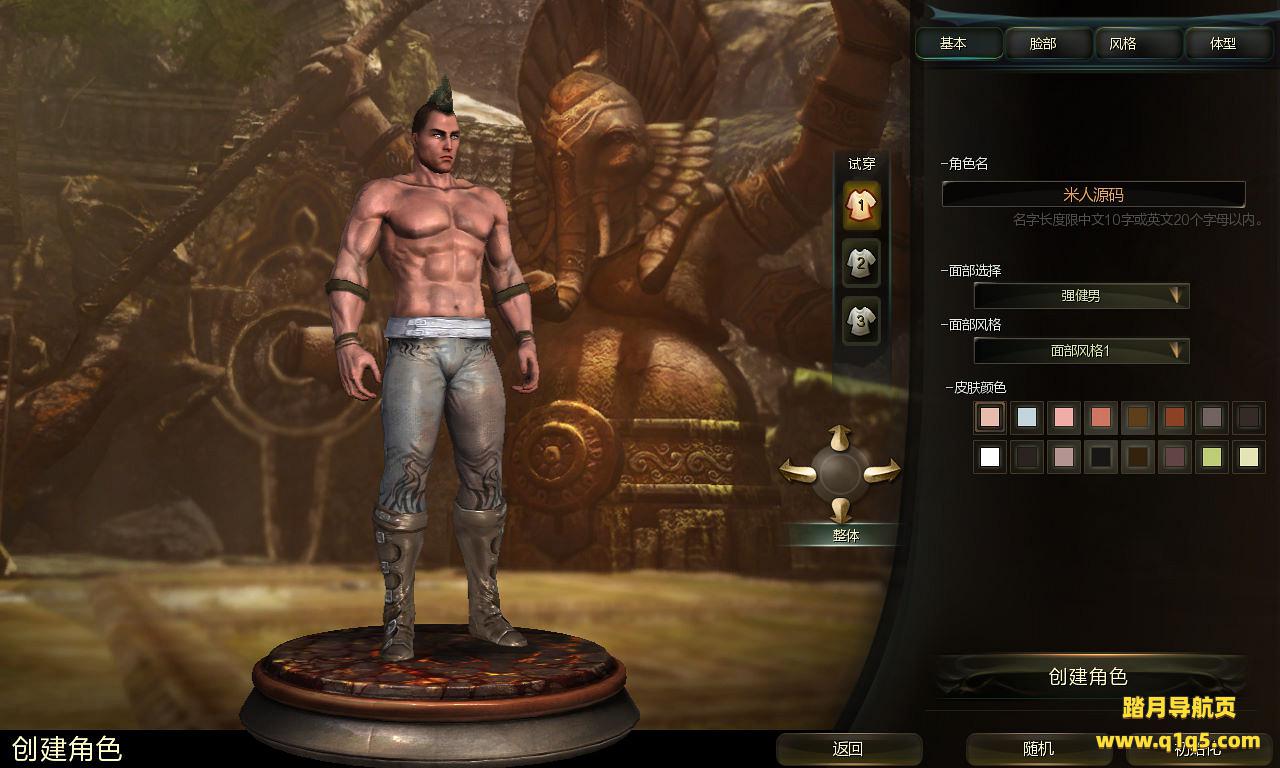Switch to the 体型 tab

click(x=1223, y=44)
